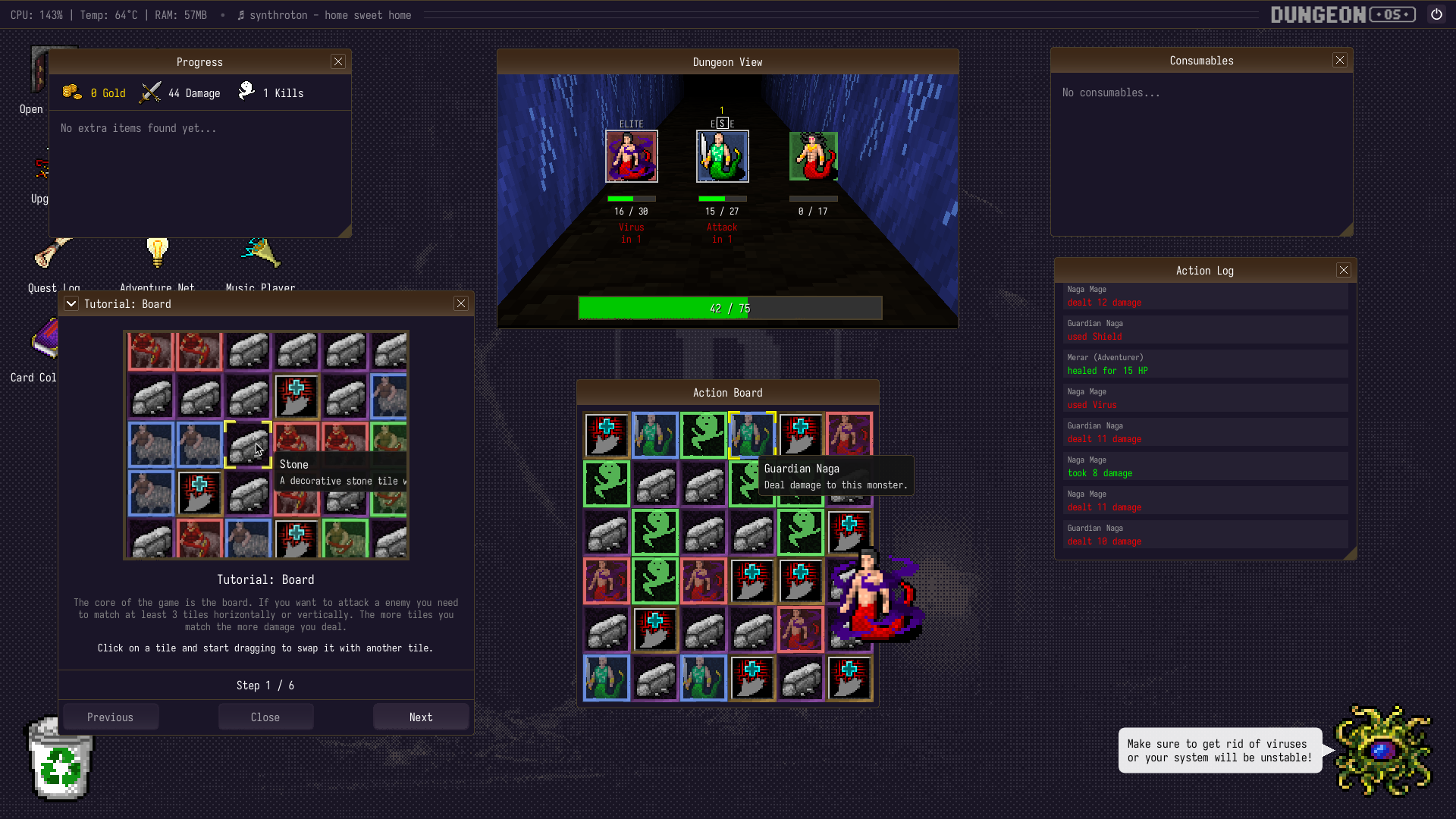The width and height of the screenshot is (1456, 819).
Task: Open the recycle bin at bottom left
Action: (x=59, y=762)
